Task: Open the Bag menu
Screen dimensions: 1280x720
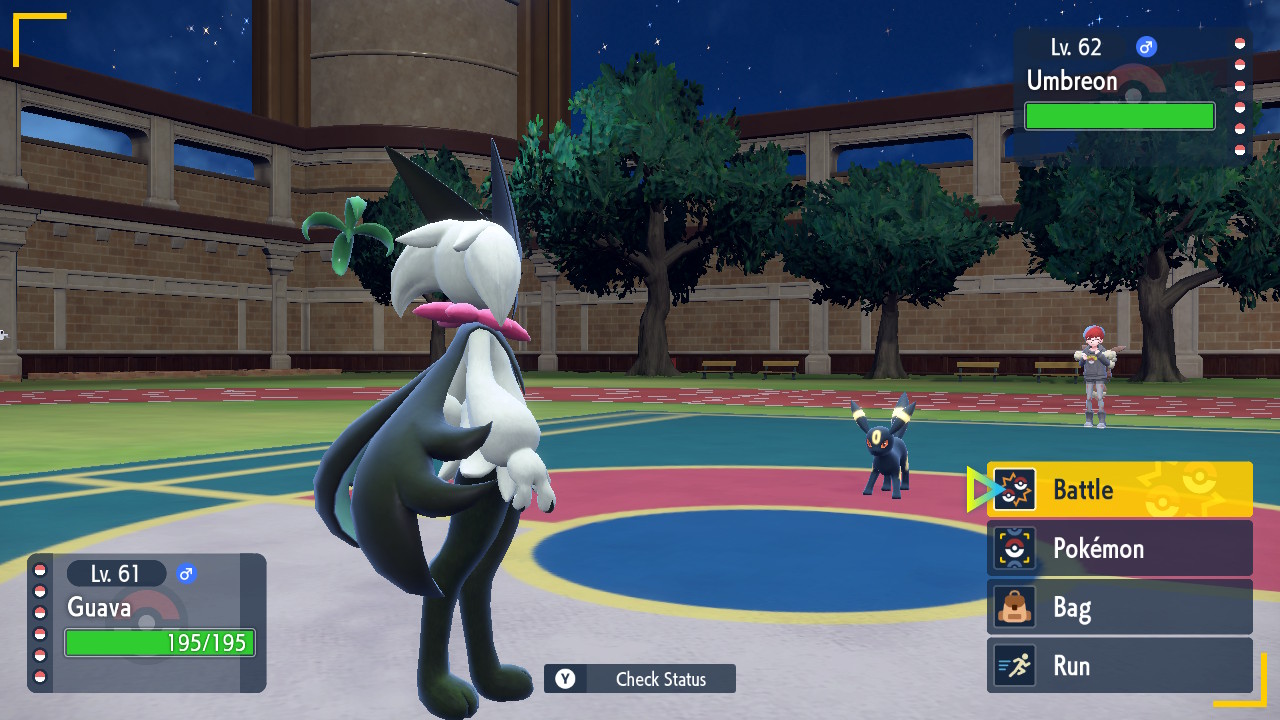Action: click(x=1119, y=607)
